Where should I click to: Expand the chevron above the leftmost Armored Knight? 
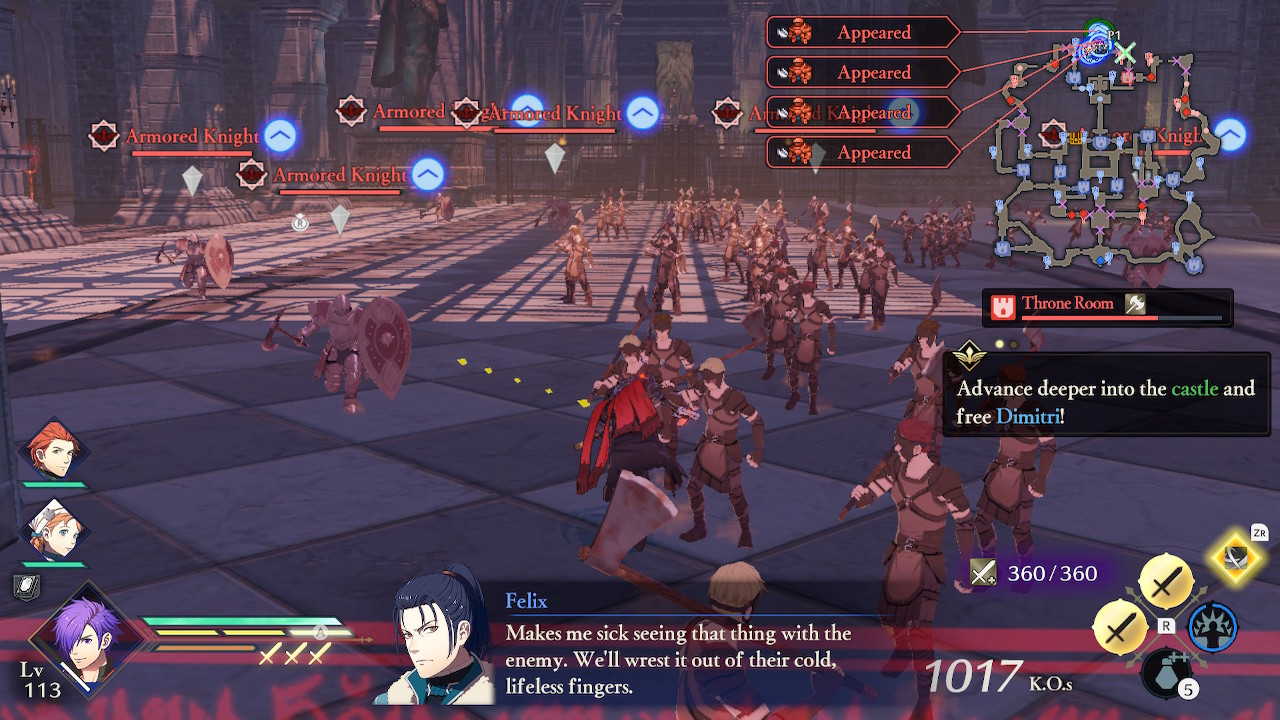(x=280, y=137)
